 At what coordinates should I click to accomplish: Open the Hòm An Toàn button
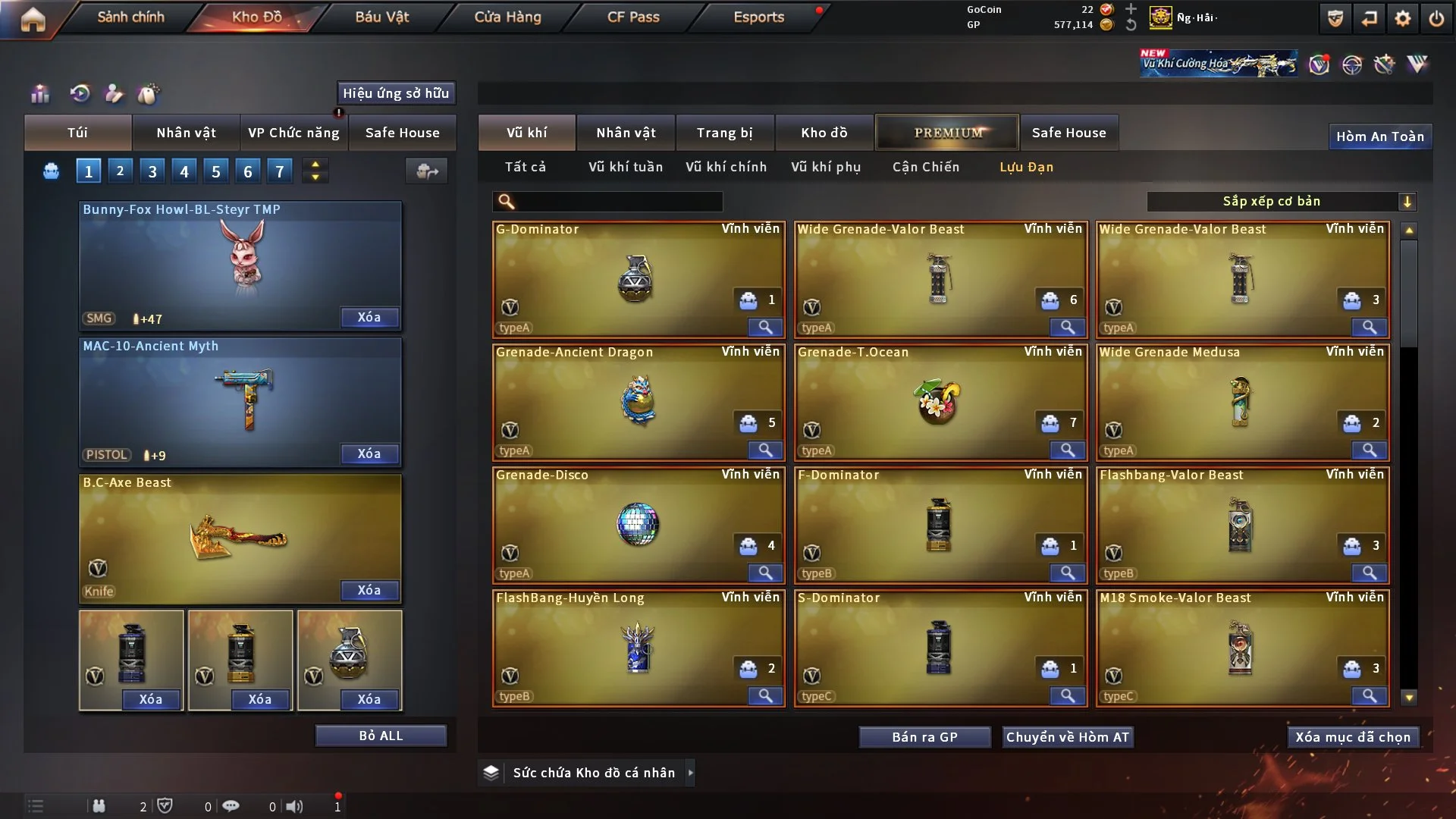click(x=1379, y=136)
